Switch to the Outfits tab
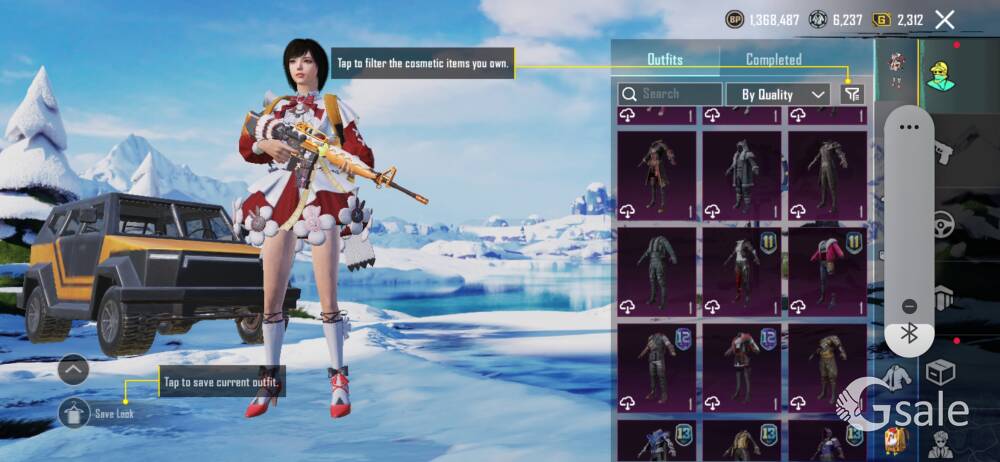Screen dimensions: 1000x462 tap(665, 60)
